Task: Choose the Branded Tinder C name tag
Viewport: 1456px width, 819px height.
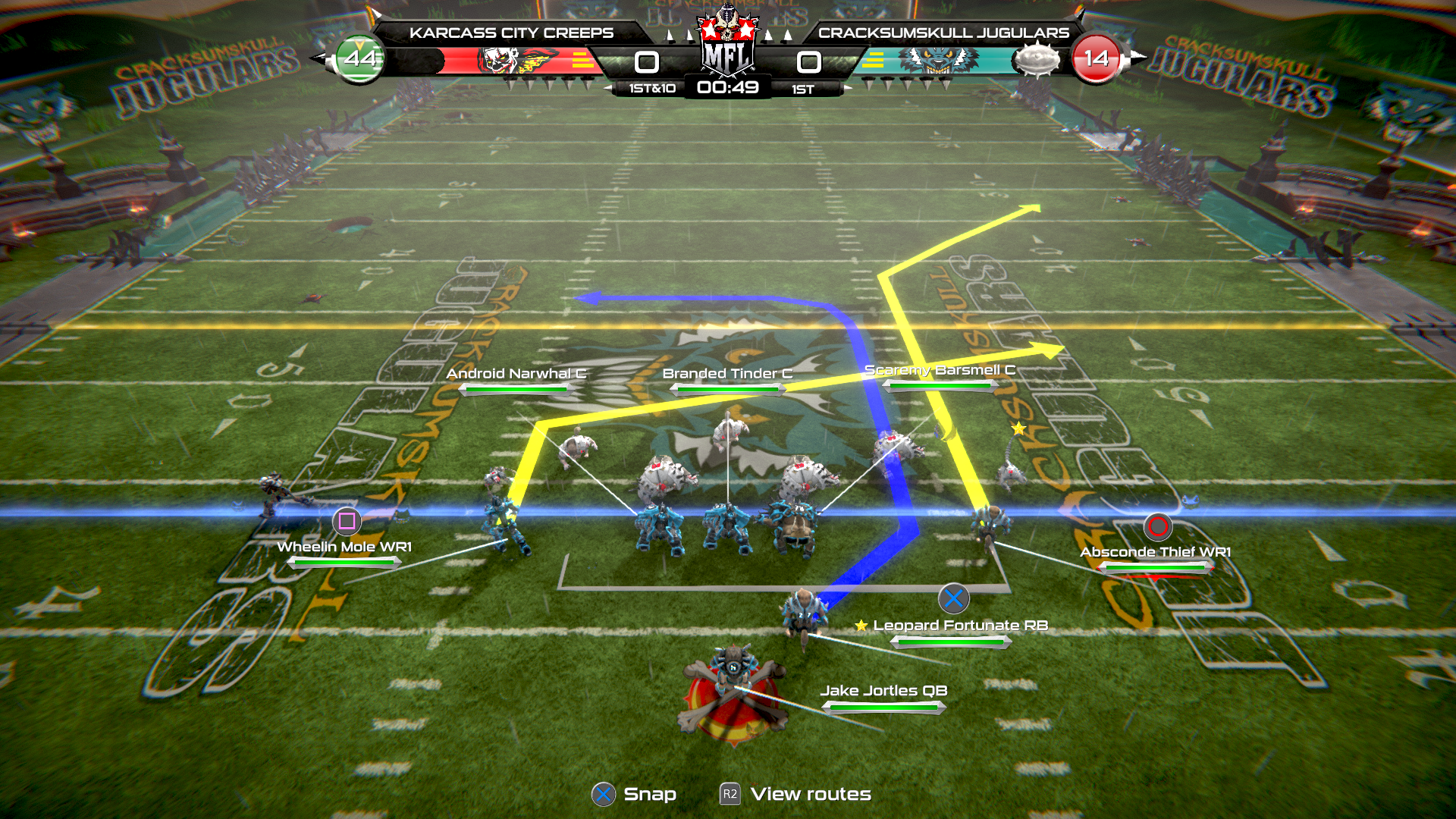Action: tap(727, 374)
